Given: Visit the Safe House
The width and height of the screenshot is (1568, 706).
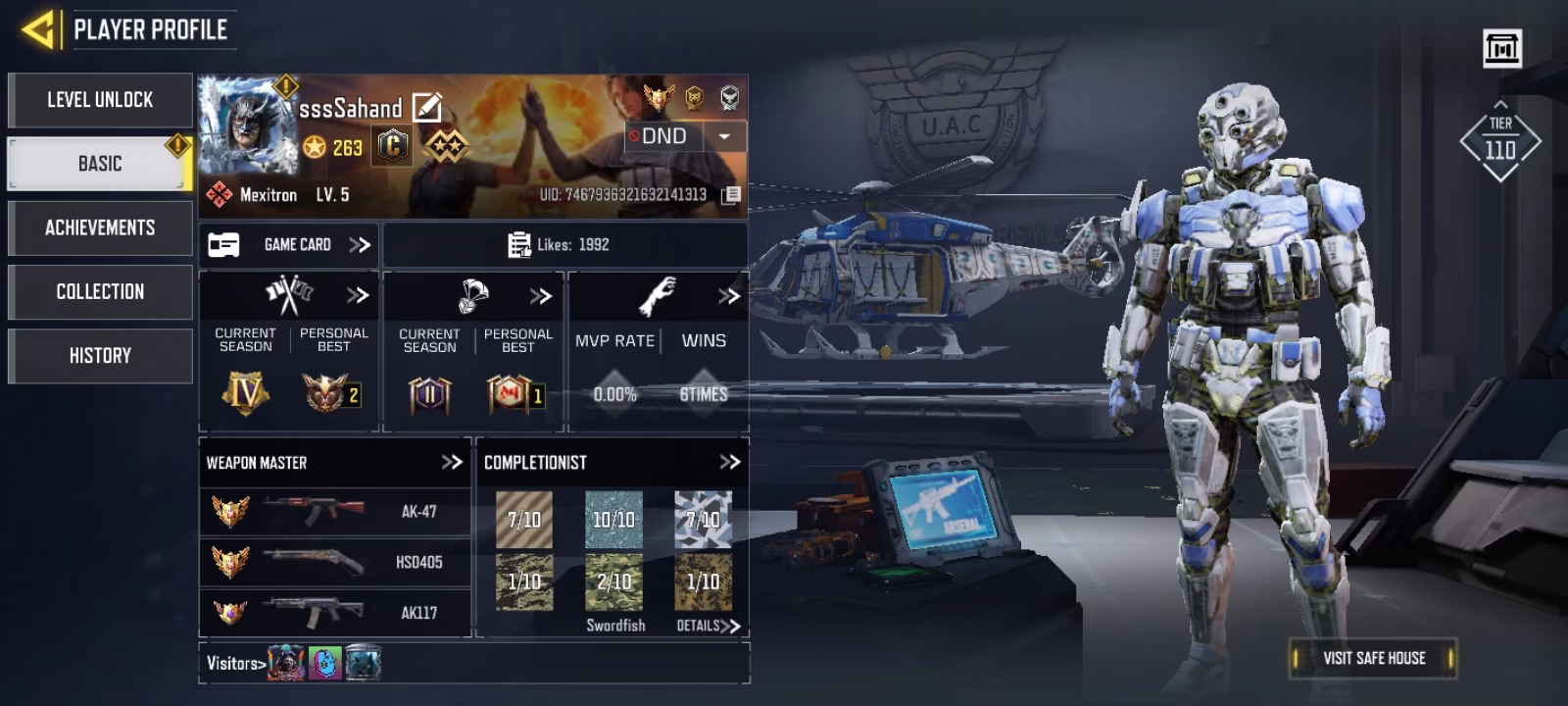Looking at the screenshot, I should [x=1373, y=658].
